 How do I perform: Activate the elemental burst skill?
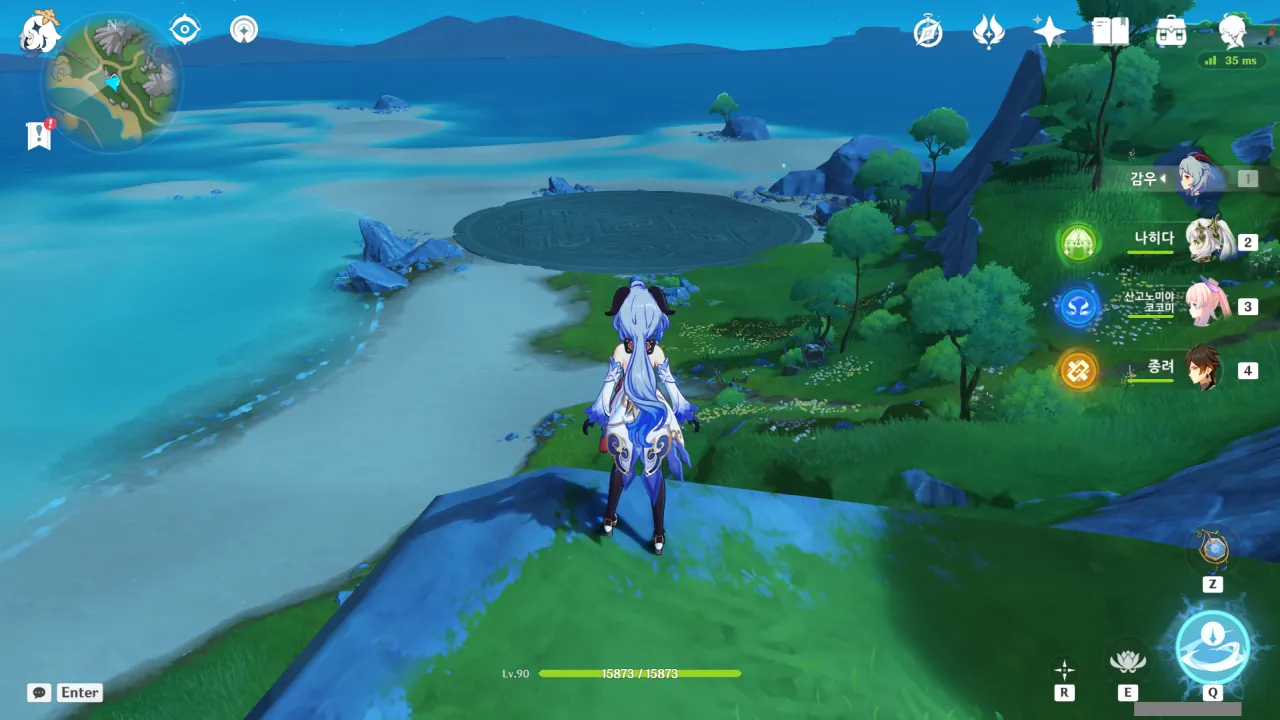(1212, 646)
